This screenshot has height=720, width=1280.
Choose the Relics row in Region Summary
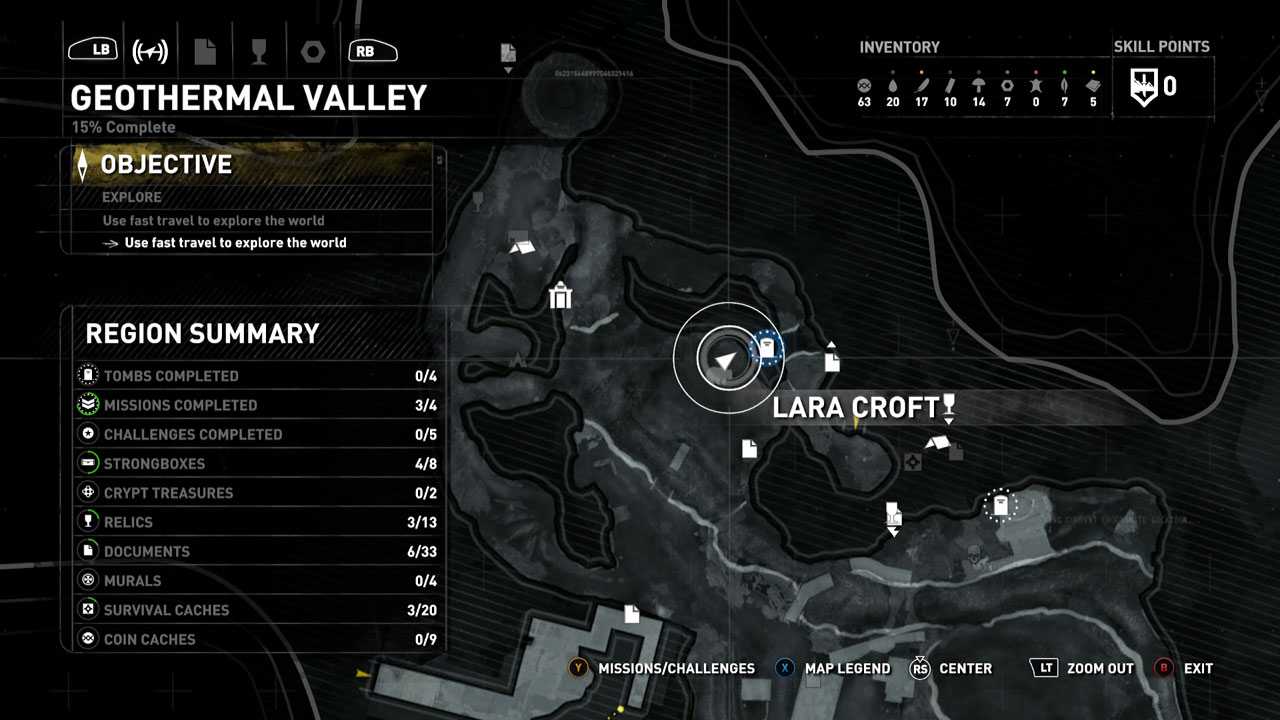point(258,522)
